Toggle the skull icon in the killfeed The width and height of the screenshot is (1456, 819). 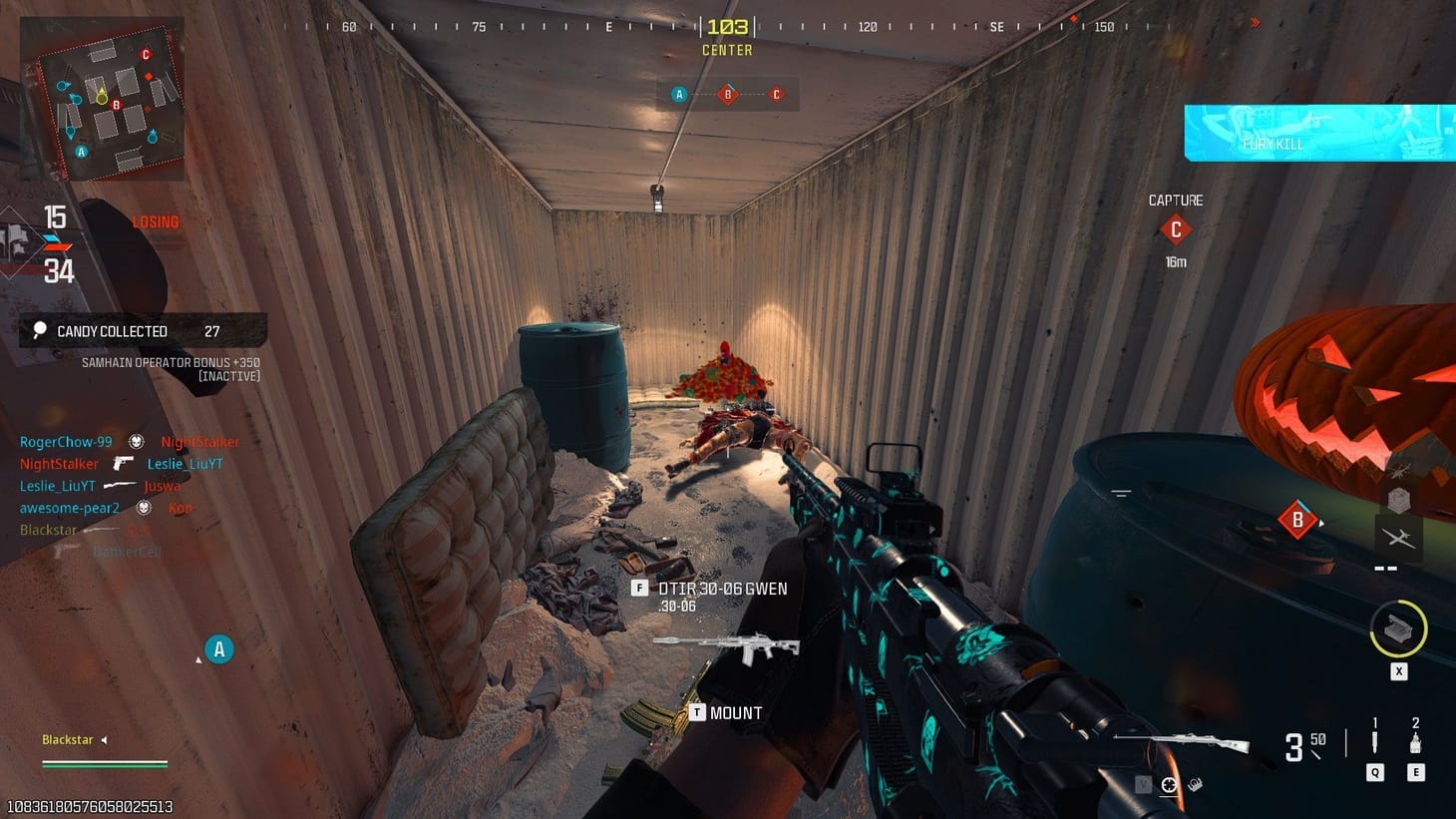136,440
